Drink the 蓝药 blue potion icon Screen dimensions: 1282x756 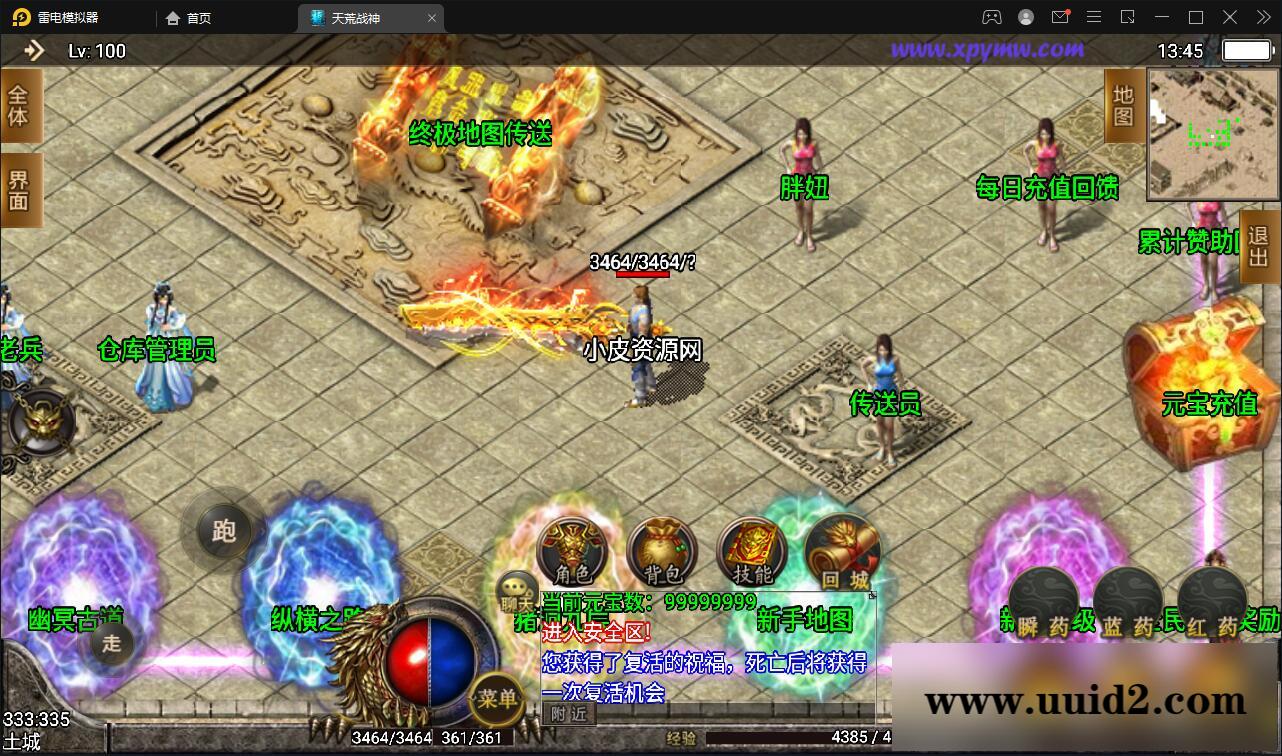(1127, 597)
